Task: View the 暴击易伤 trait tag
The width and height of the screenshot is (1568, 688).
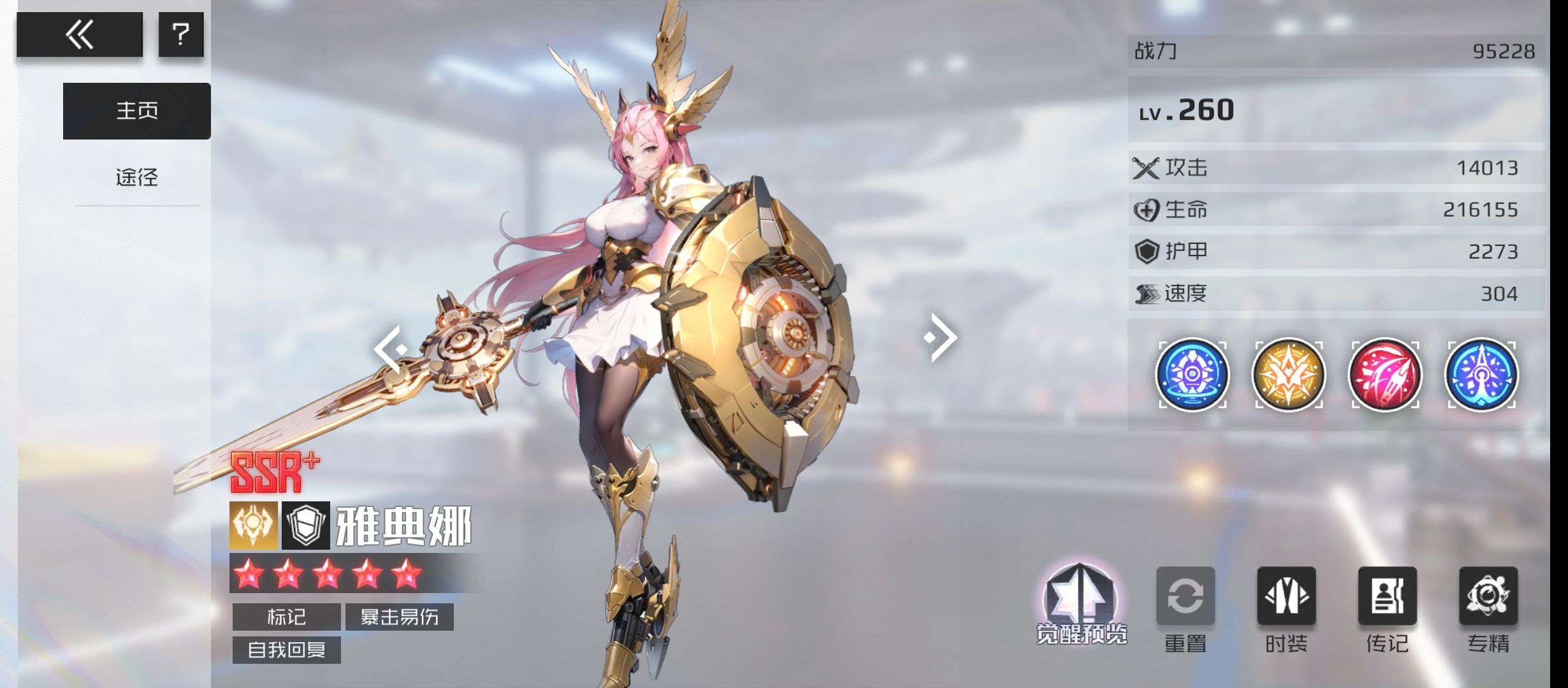Action: pyautogui.click(x=399, y=617)
